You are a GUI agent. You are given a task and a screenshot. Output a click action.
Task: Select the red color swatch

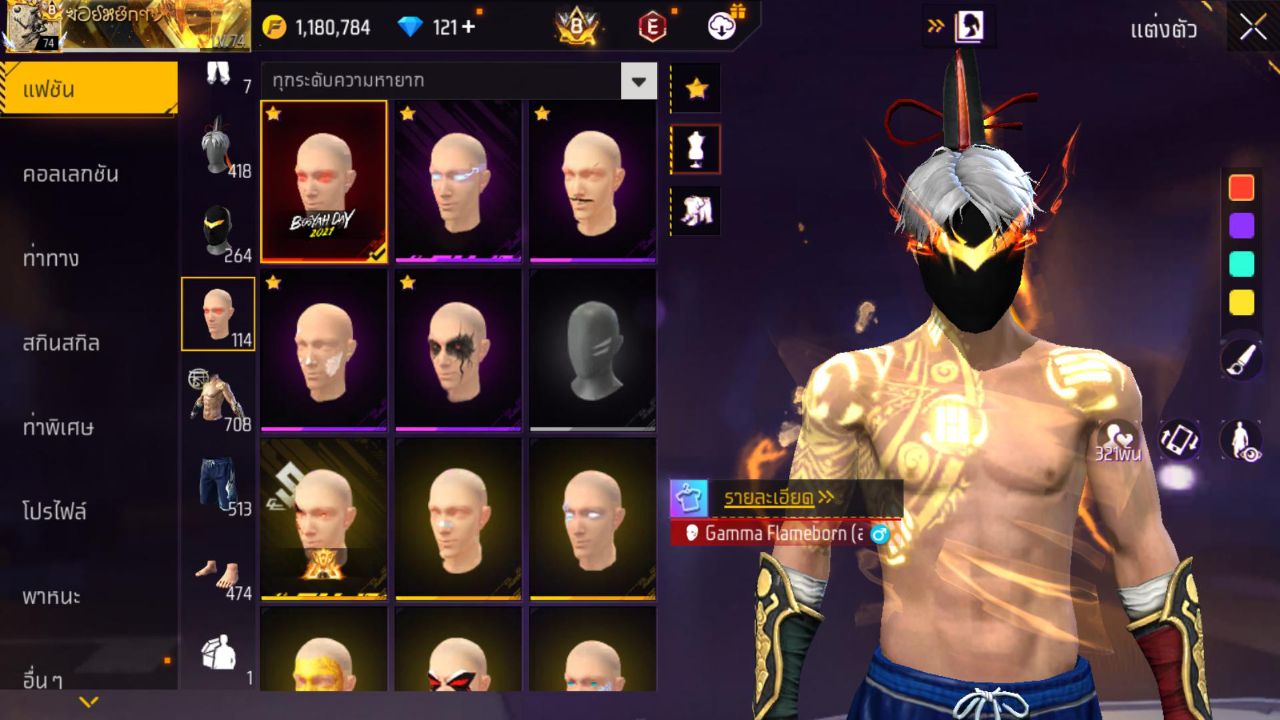(1240, 186)
